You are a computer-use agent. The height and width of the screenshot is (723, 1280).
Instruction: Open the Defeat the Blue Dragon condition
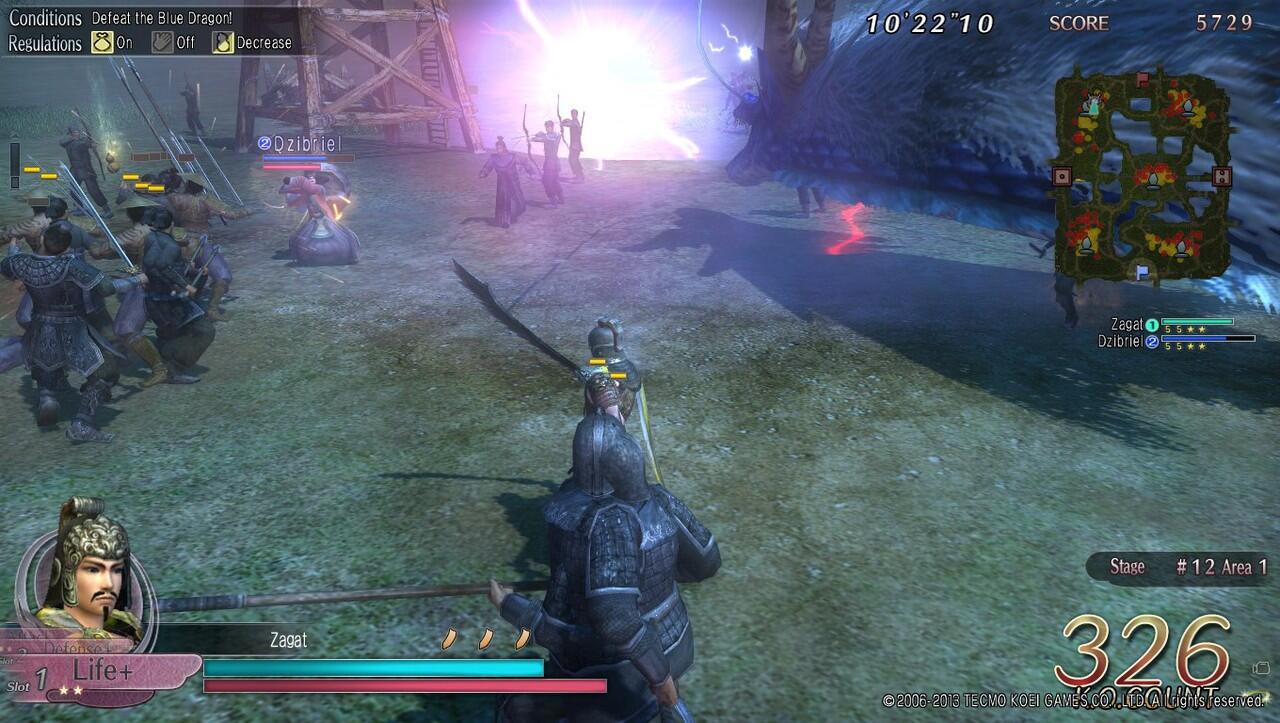(161, 18)
